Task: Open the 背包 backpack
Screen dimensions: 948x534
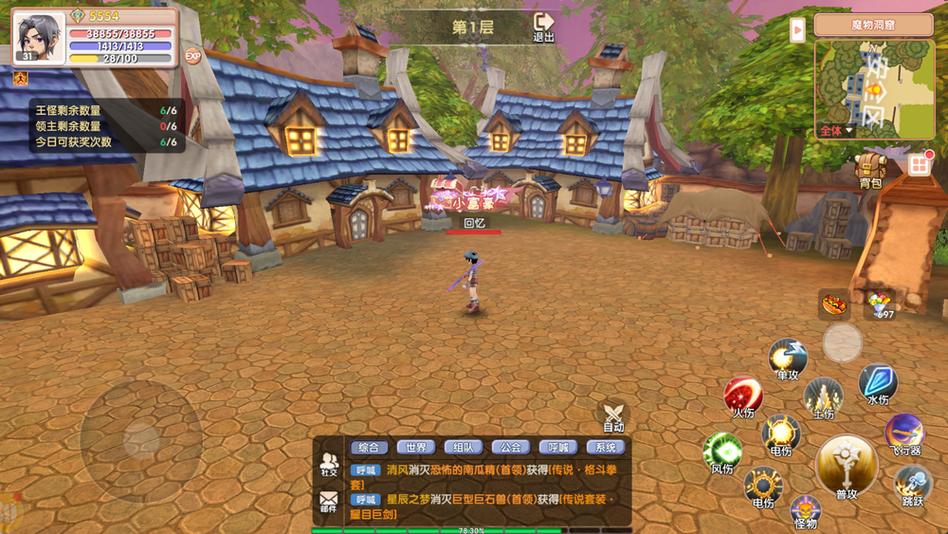Action: click(x=870, y=169)
